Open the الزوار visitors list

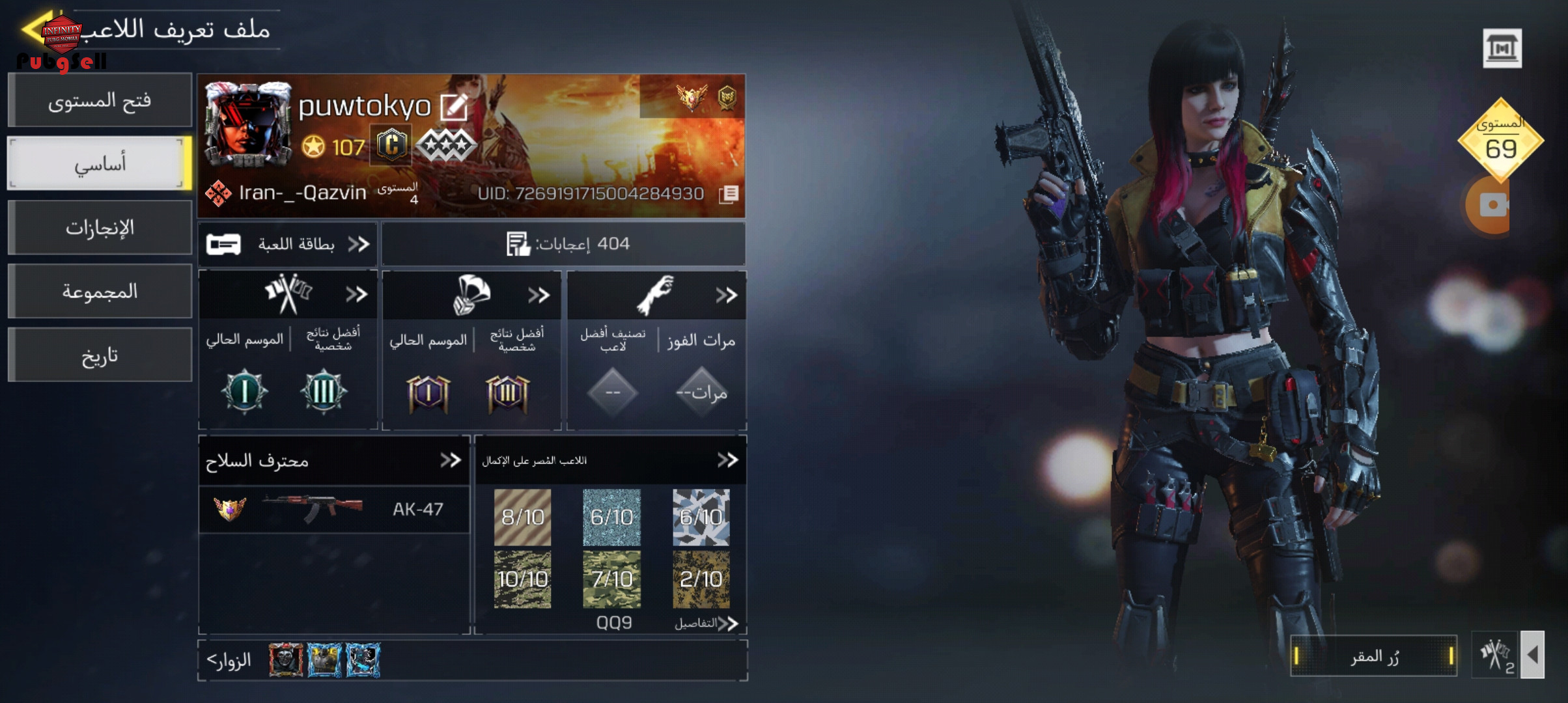tap(229, 660)
